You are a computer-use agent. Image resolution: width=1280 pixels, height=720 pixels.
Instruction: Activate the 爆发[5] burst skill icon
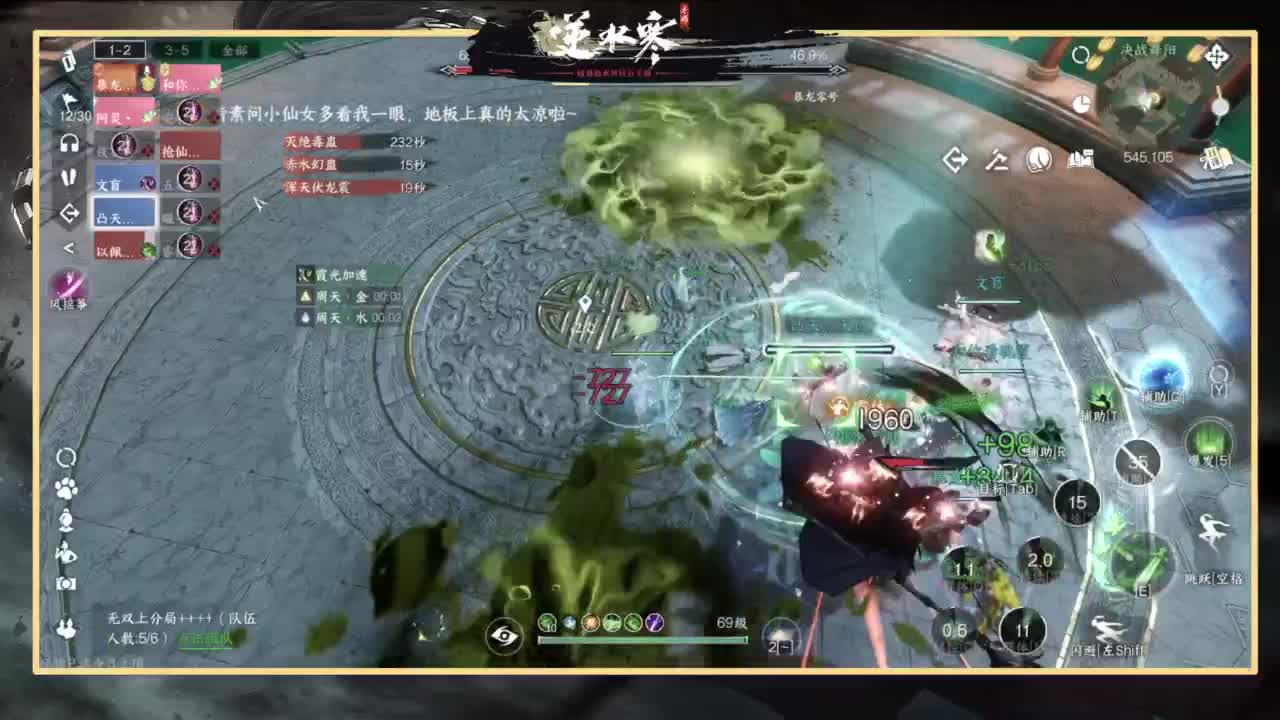click(x=1208, y=446)
